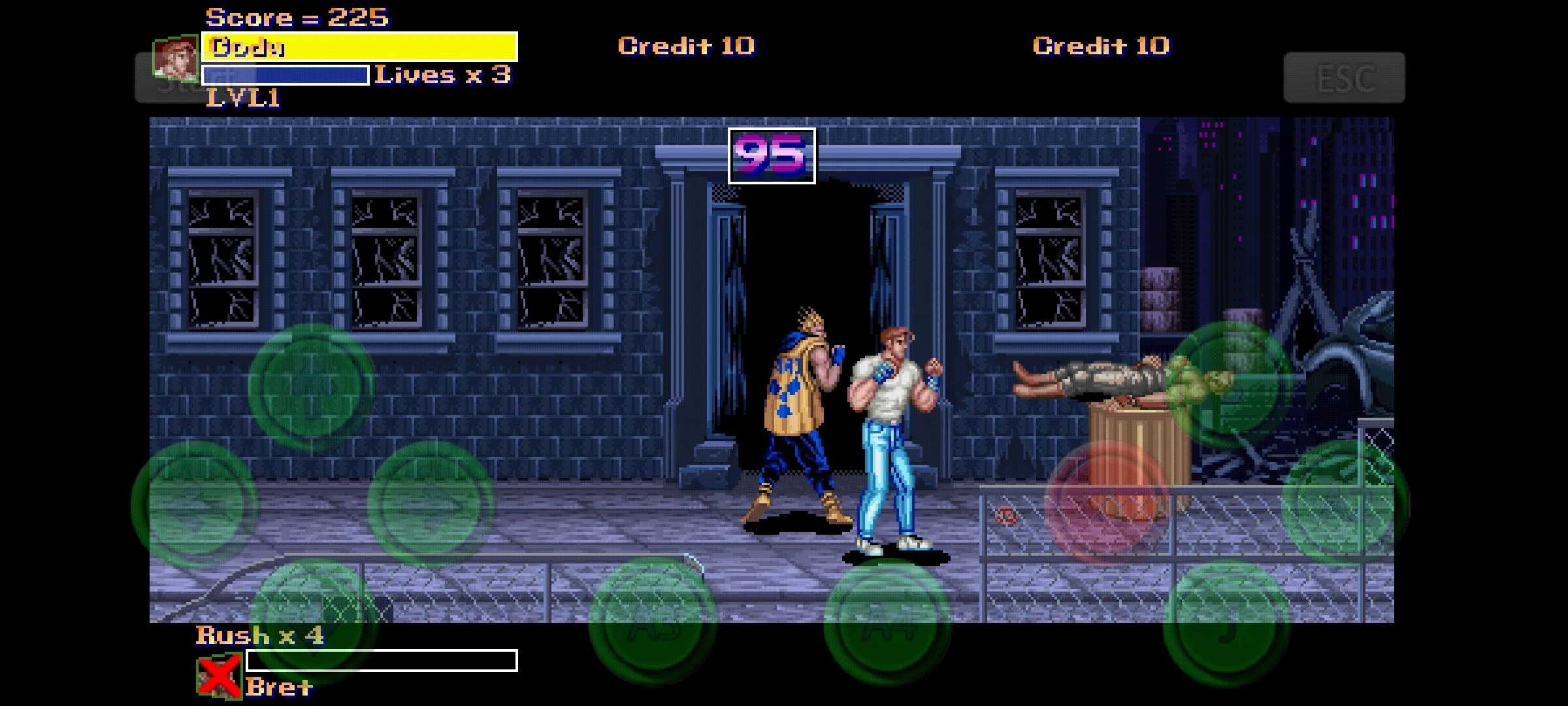Tap the ESC overlay button
The image size is (1568, 706).
1344,78
